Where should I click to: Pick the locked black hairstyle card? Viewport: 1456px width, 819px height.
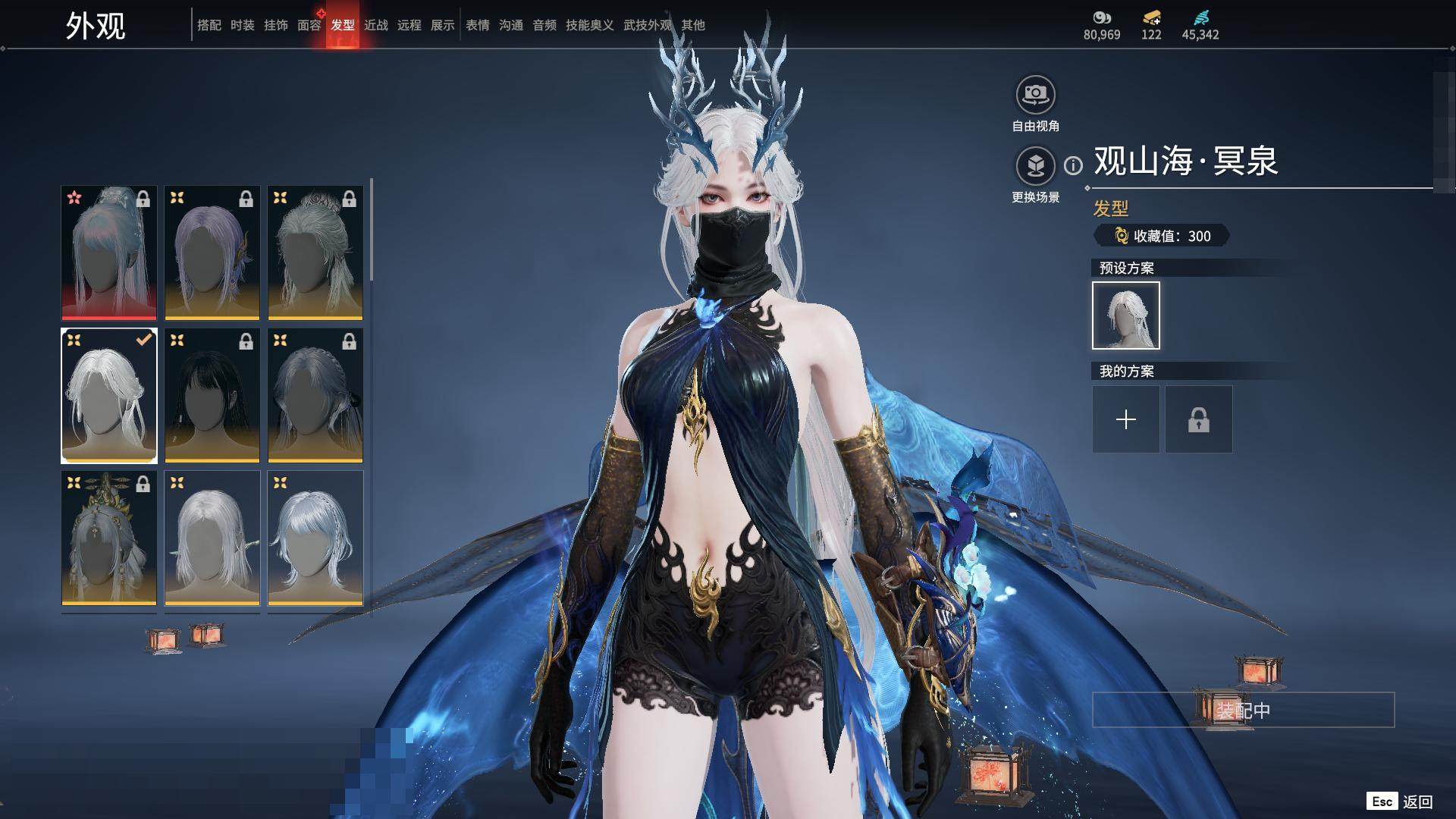click(x=212, y=395)
